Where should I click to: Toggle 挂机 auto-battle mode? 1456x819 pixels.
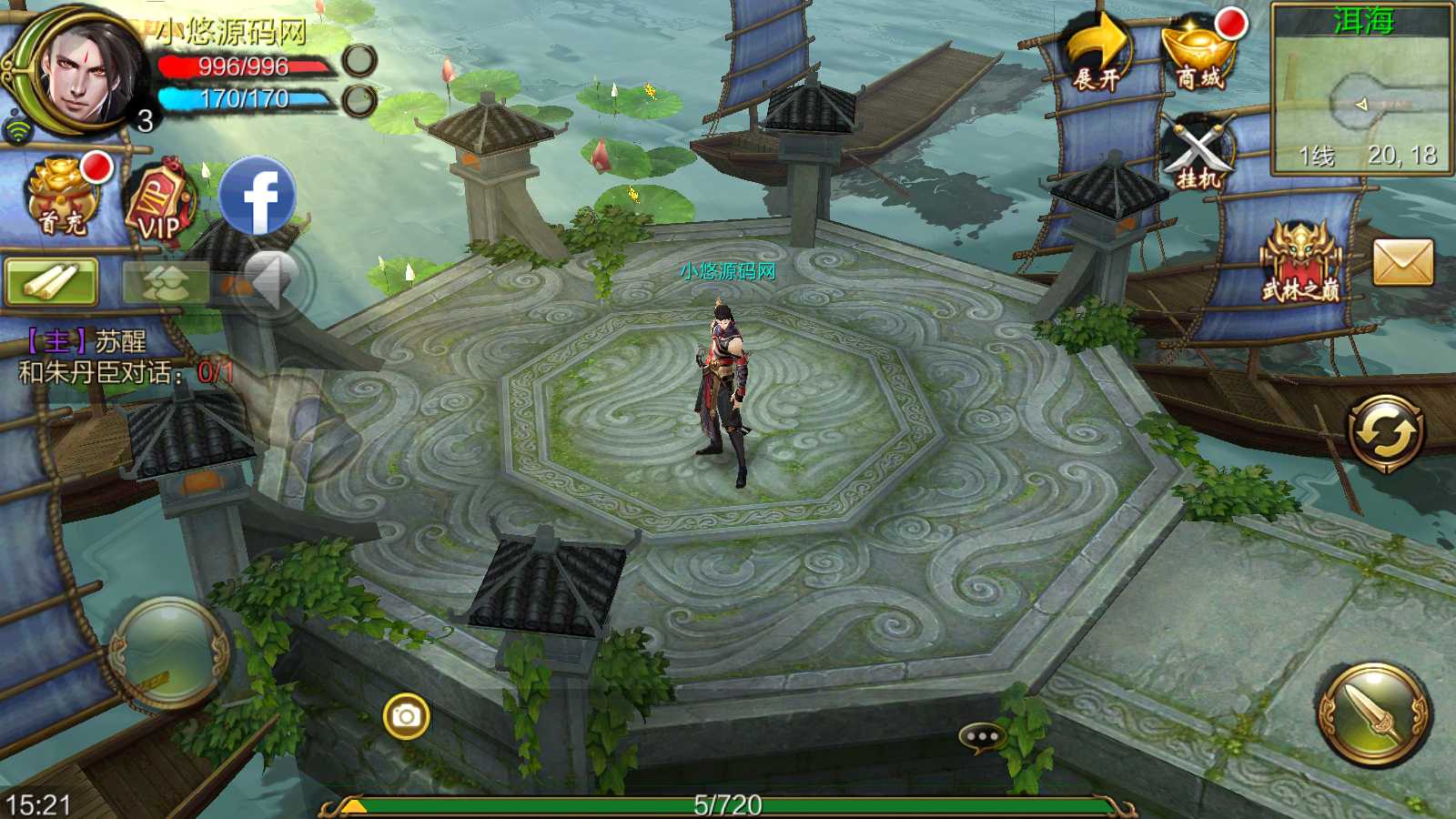click(x=1198, y=155)
